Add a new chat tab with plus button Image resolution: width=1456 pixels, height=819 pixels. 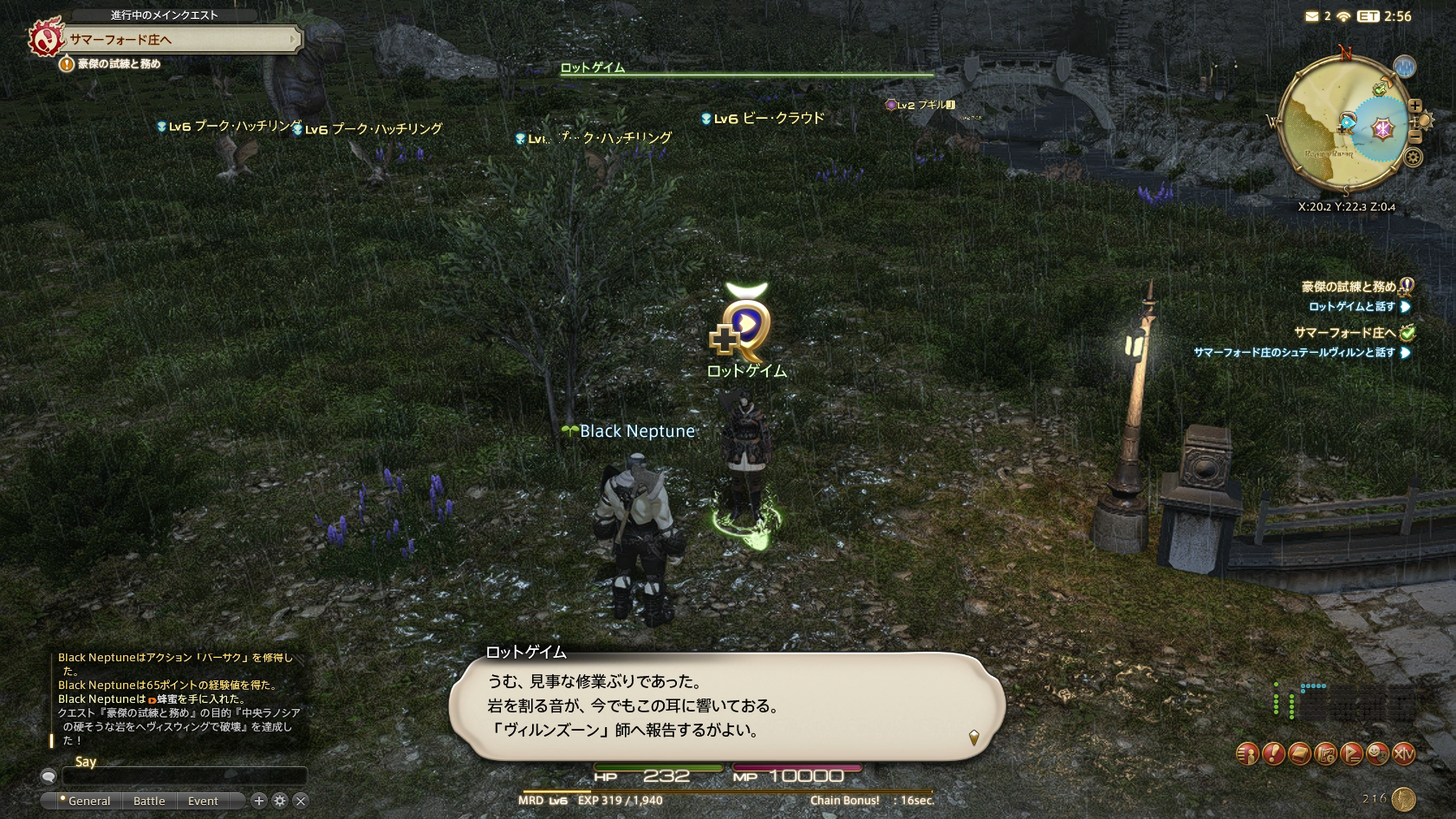tap(258, 801)
